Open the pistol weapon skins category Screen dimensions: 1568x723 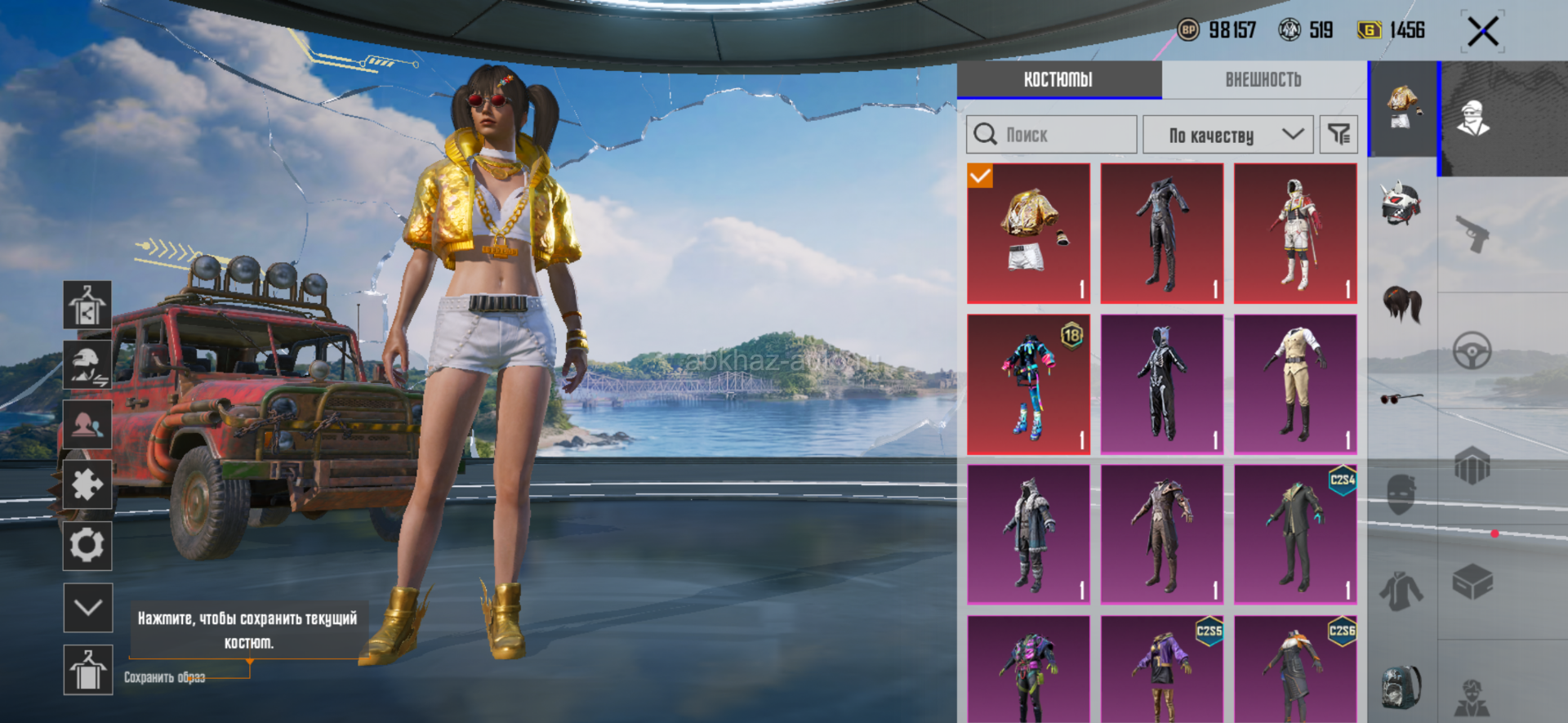tap(1472, 234)
